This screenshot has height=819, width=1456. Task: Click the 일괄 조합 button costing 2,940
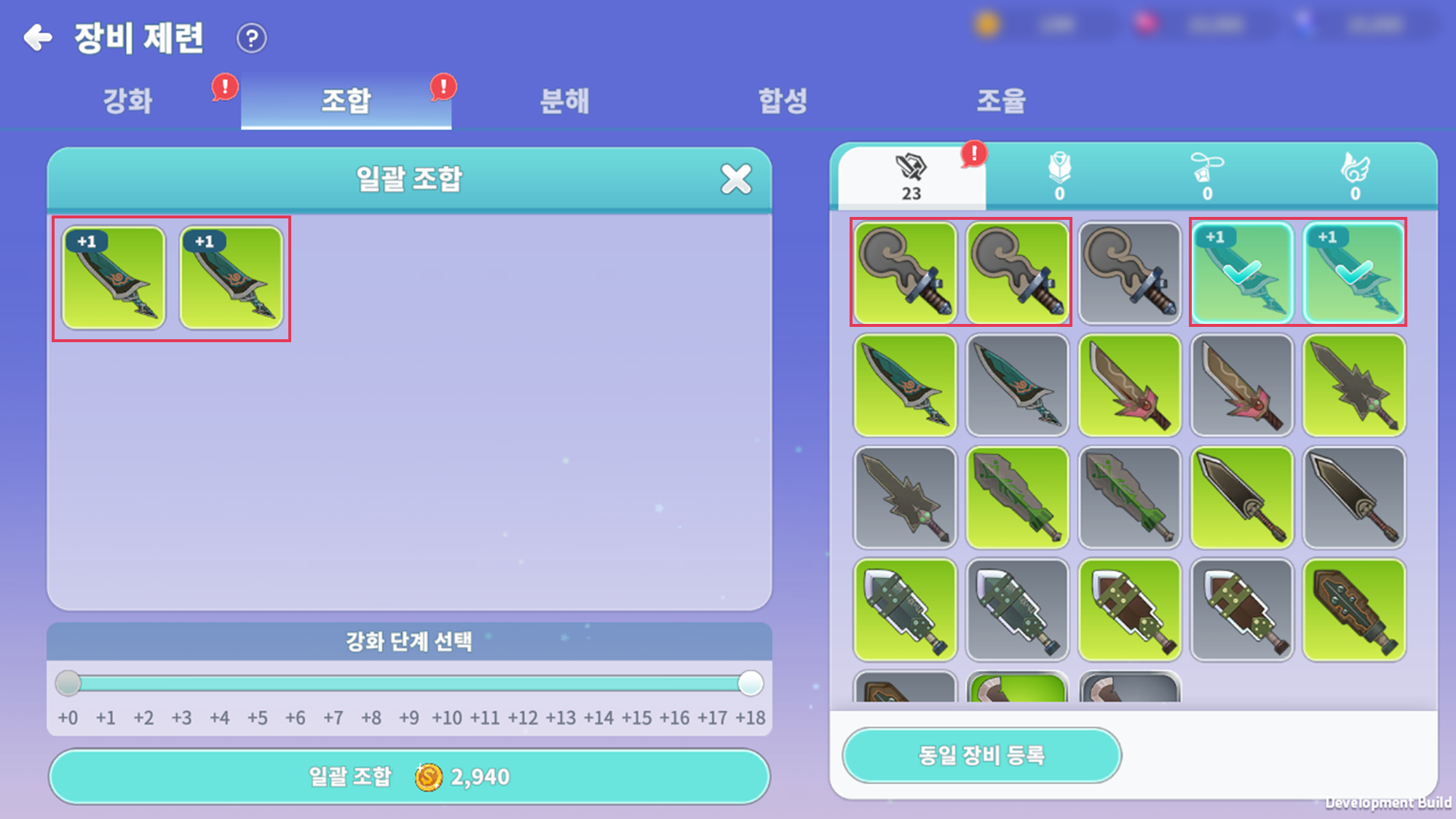tap(409, 777)
